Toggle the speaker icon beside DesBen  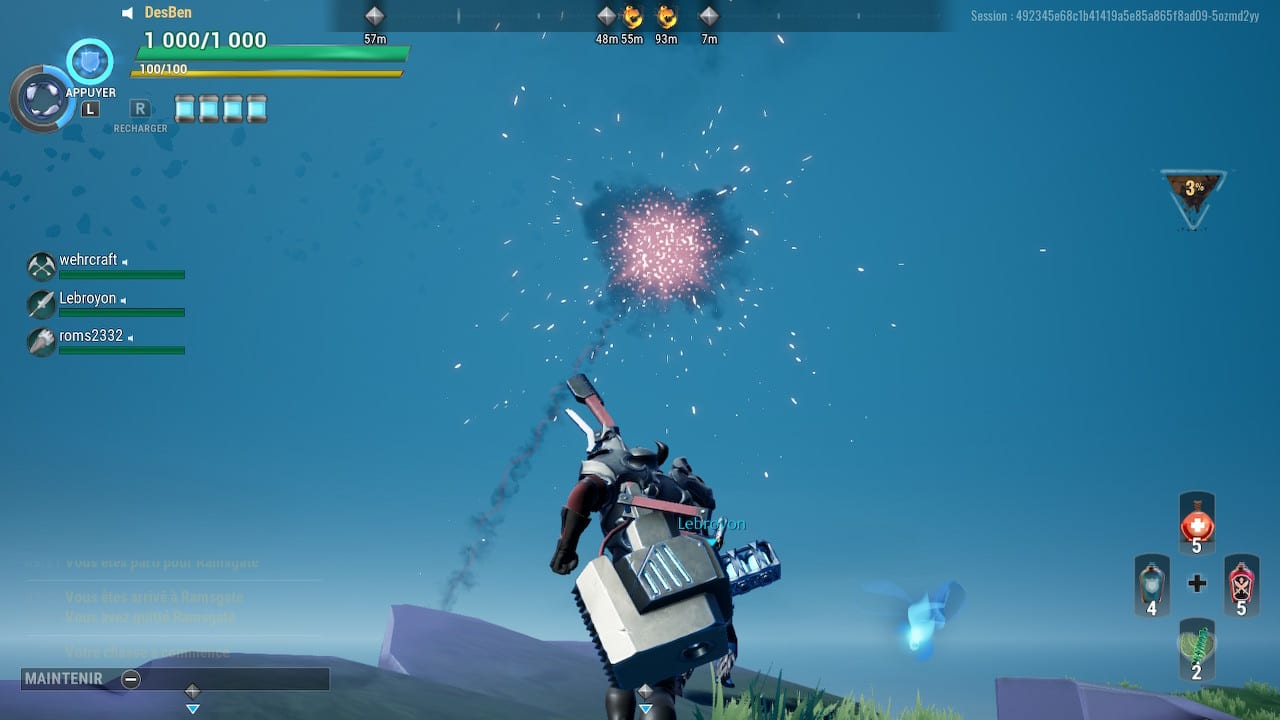(128, 13)
